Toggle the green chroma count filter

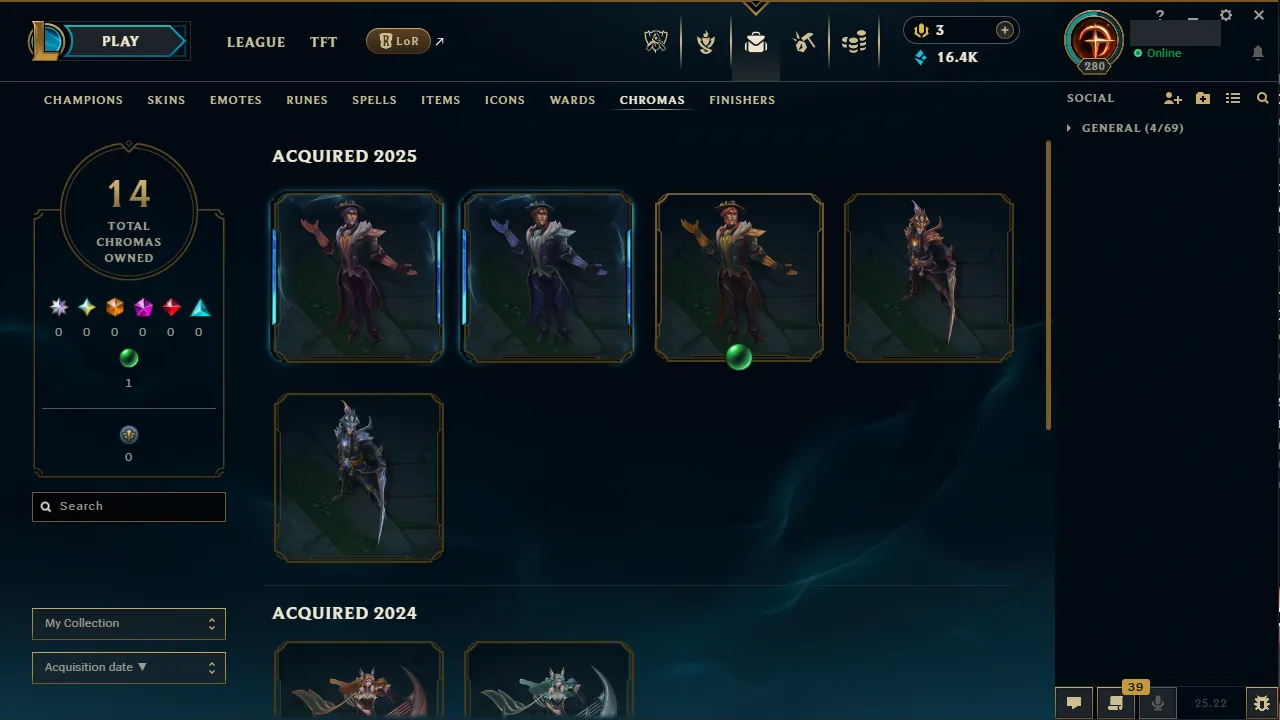pyautogui.click(x=129, y=358)
